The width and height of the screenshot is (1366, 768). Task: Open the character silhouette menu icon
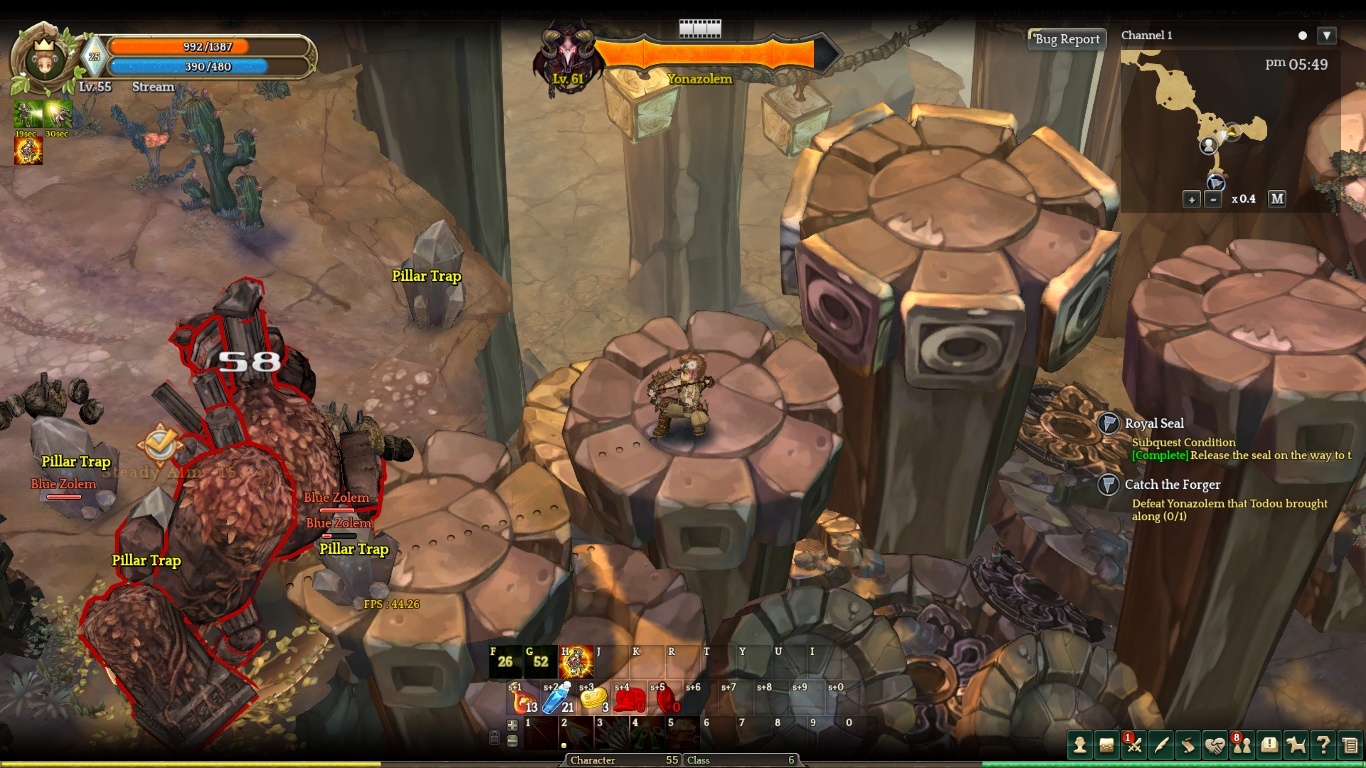pos(1079,744)
